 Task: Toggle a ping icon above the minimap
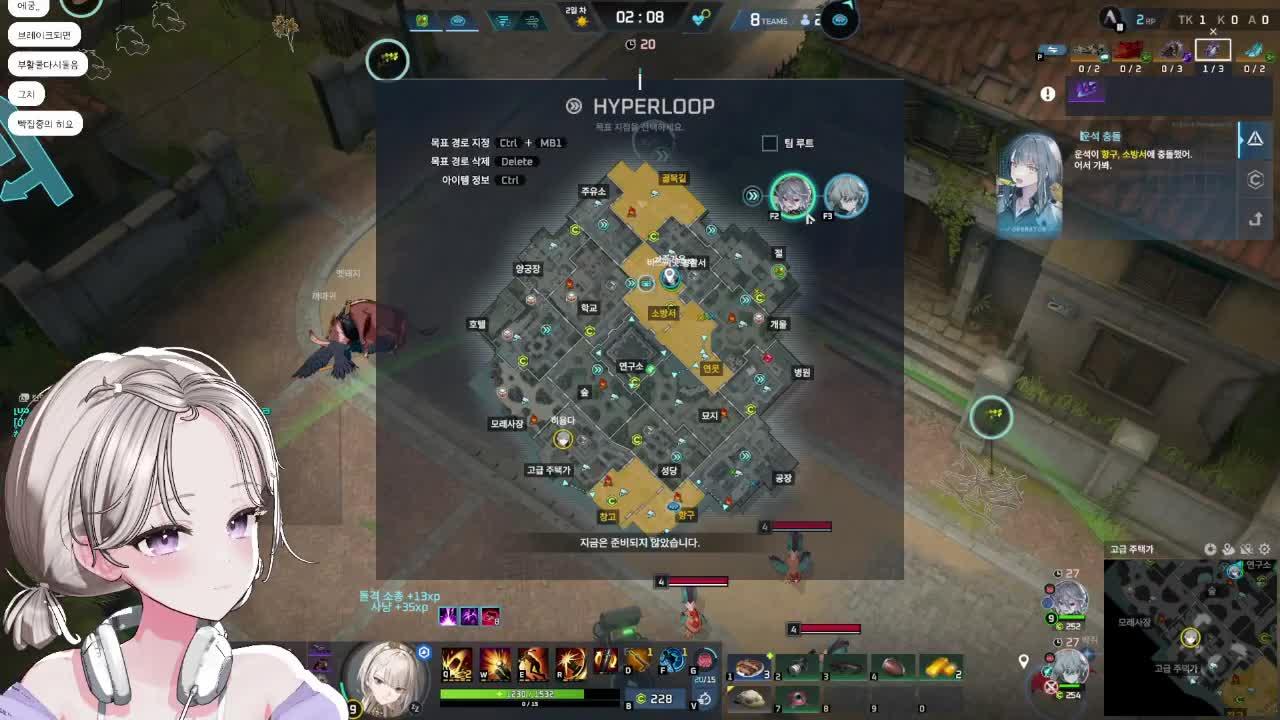[1227, 550]
